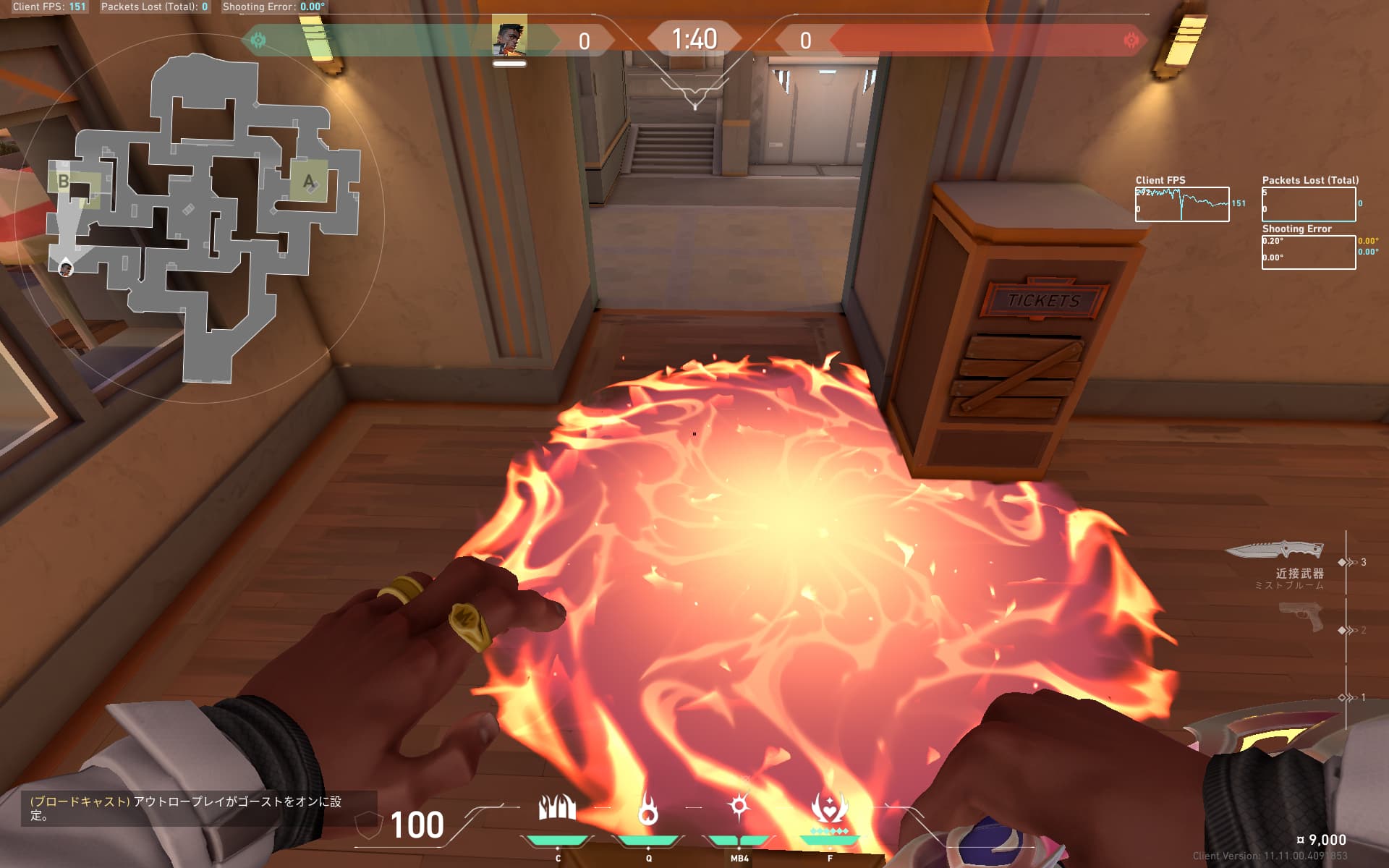1389x868 pixels.
Task: Click the B site marker on minimap
Action: click(64, 181)
